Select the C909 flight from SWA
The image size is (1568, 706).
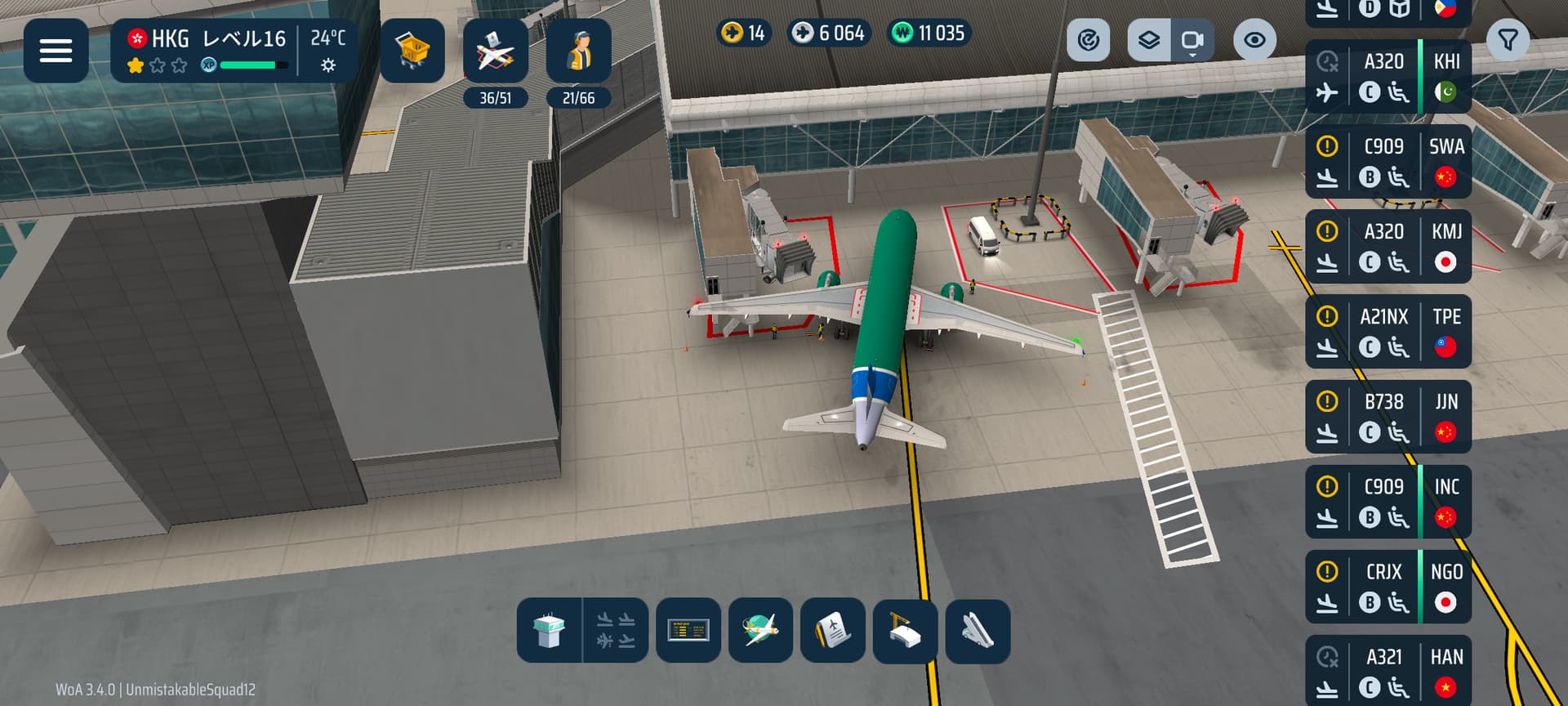(x=1388, y=162)
